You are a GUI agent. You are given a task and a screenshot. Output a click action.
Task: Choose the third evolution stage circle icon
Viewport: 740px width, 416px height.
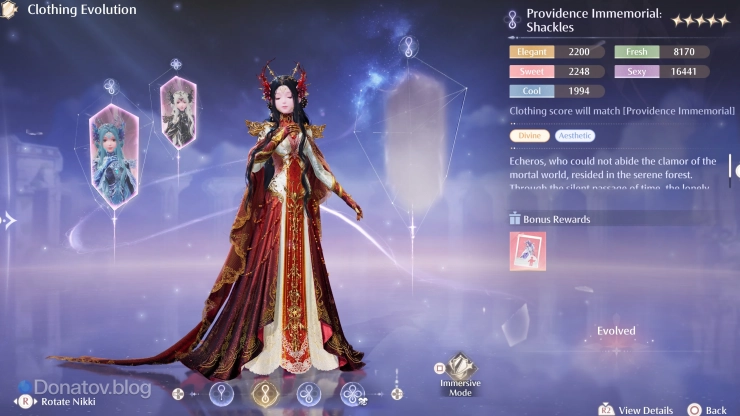tap(310, 393)
